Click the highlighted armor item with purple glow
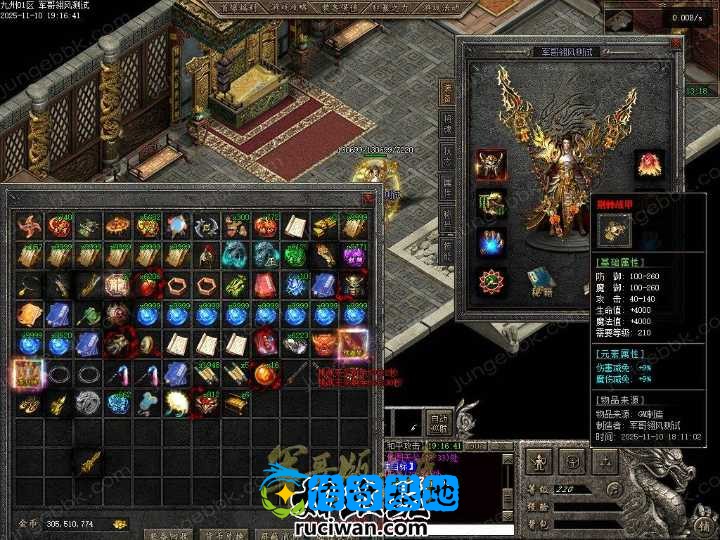Image resolution: width=720 pixels, height=540 pixels. click(352, 345)
